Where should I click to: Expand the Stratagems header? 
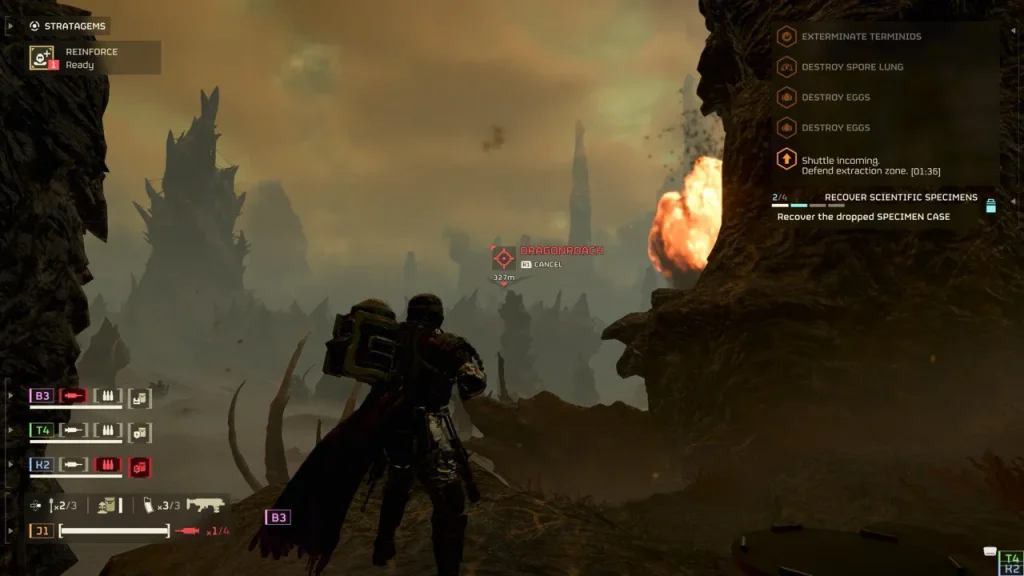click(70, 26)
